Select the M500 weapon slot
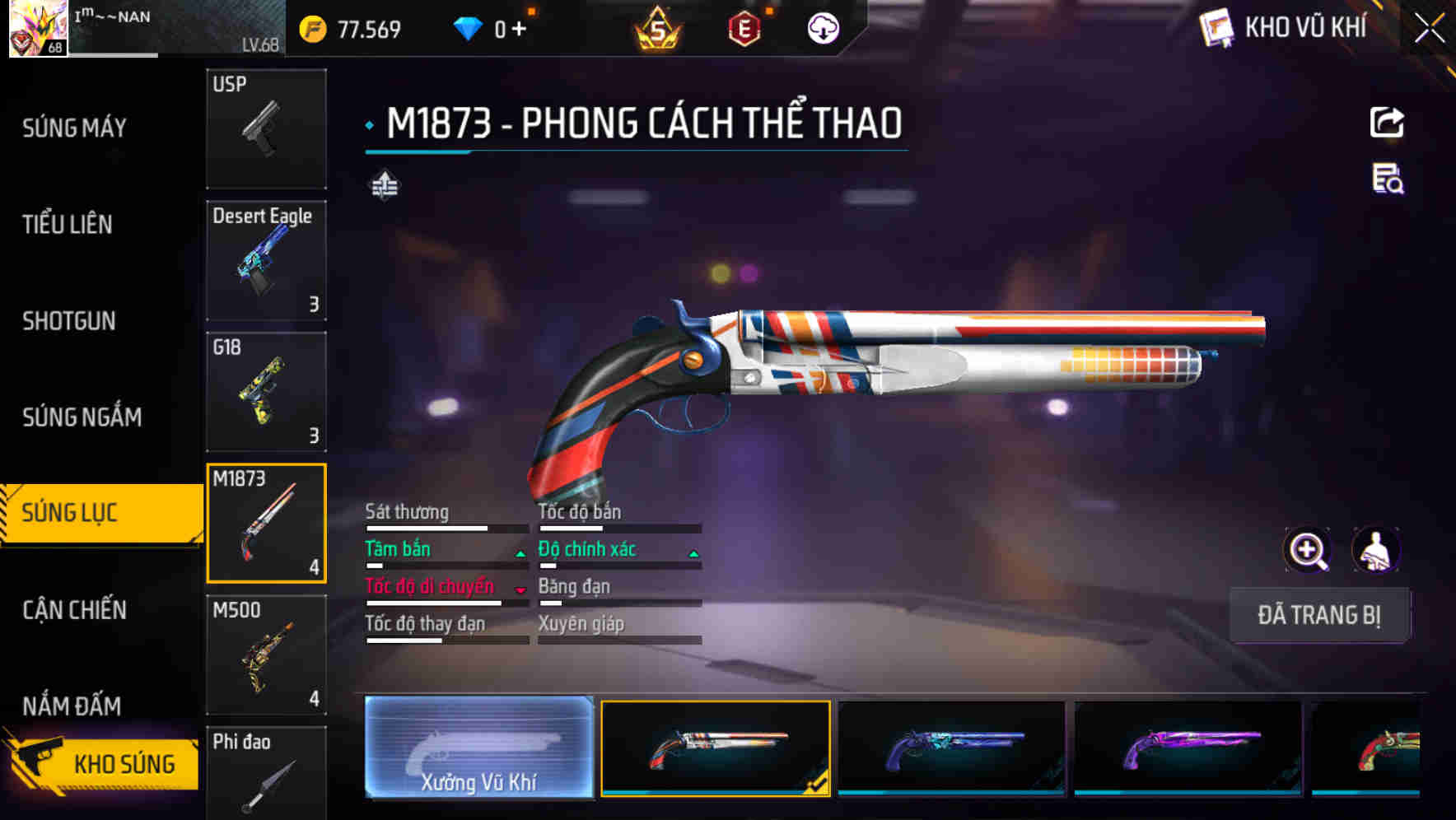Viewport: 1456px width, 820px height. tap(266, 655)
